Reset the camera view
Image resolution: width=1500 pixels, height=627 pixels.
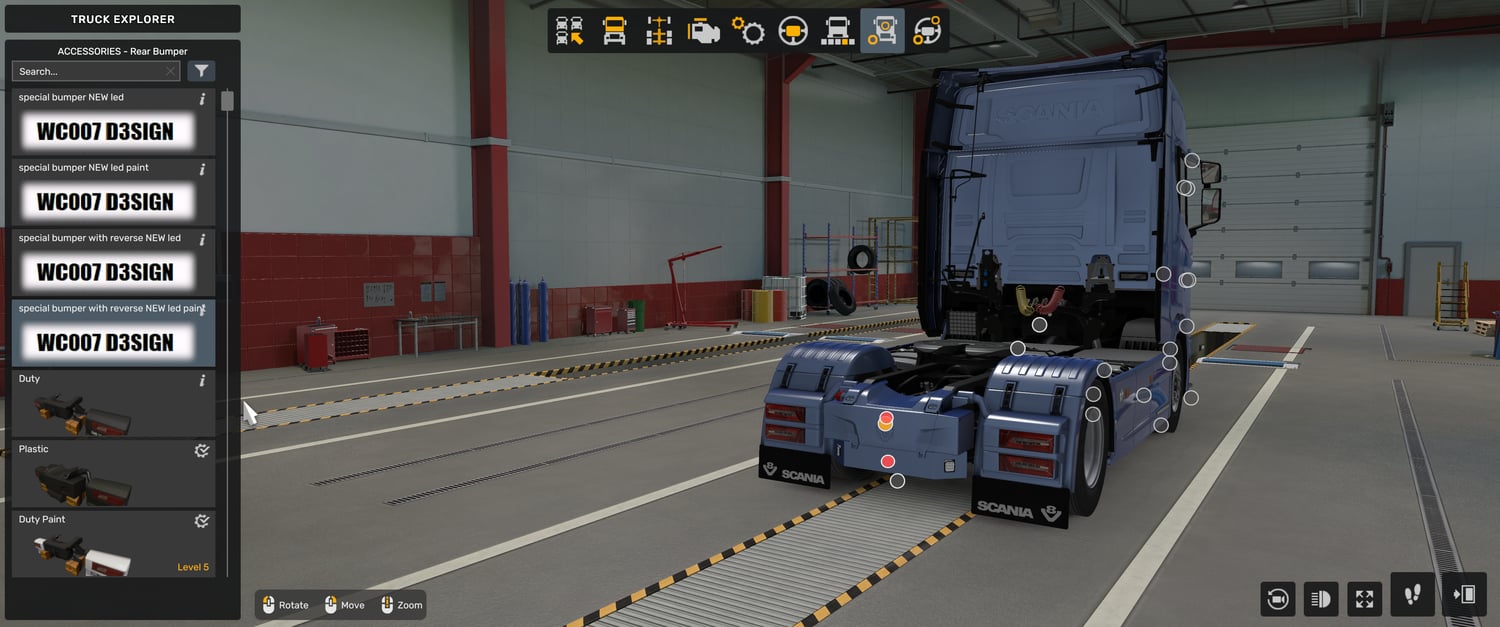1277,599
